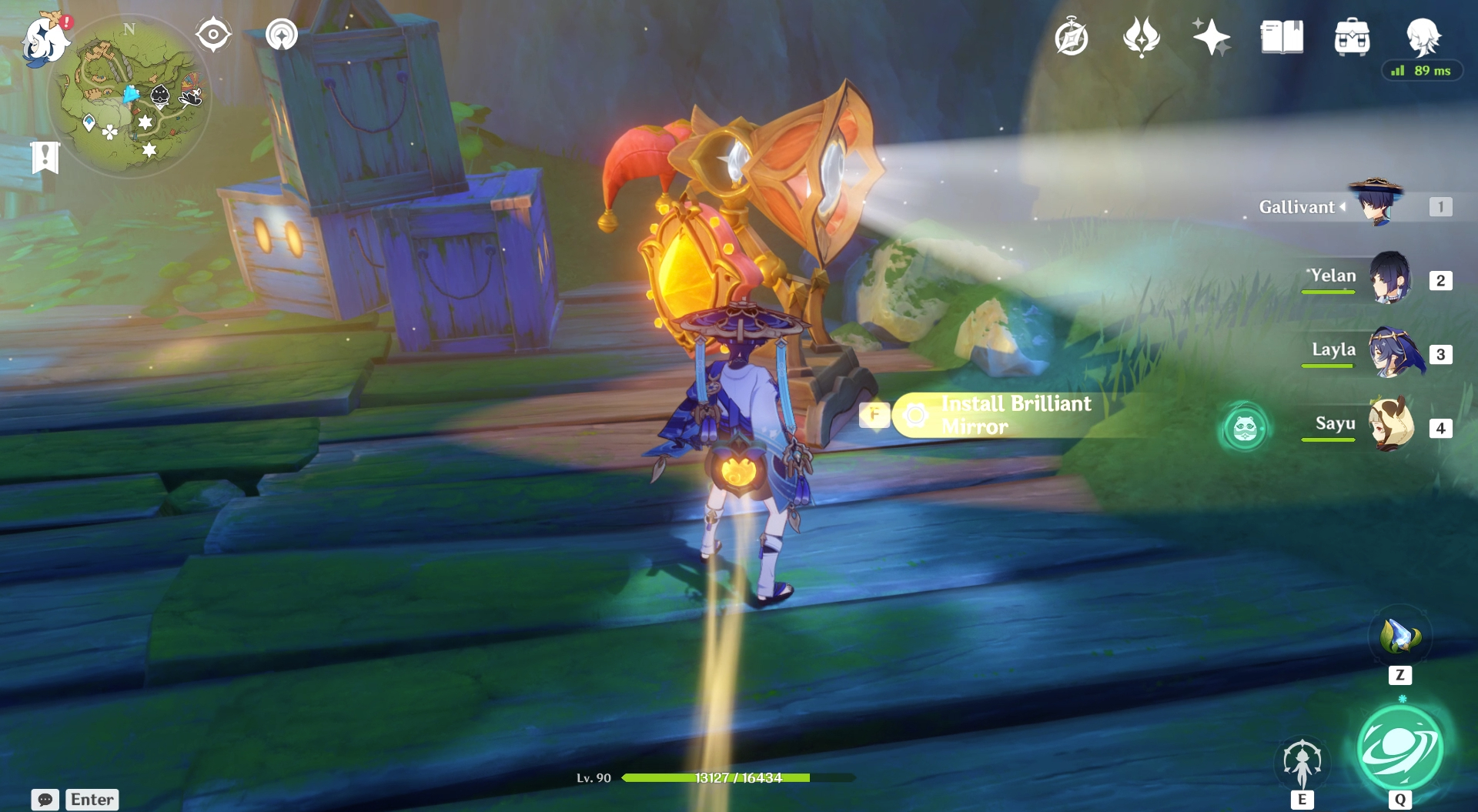Open the Inventory backpack

point(1353,36)
